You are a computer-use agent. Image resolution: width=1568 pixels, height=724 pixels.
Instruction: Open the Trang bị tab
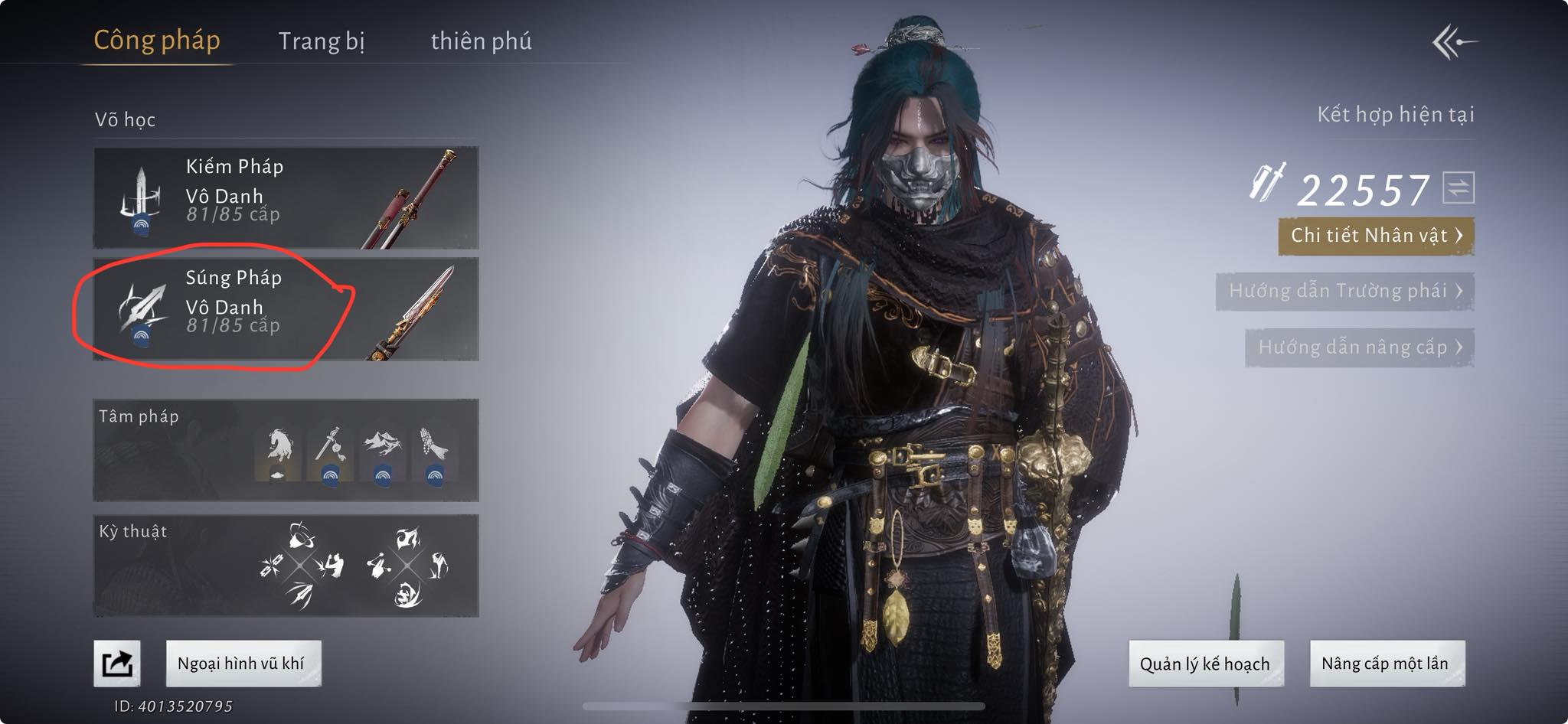click(x=322, y=41)
